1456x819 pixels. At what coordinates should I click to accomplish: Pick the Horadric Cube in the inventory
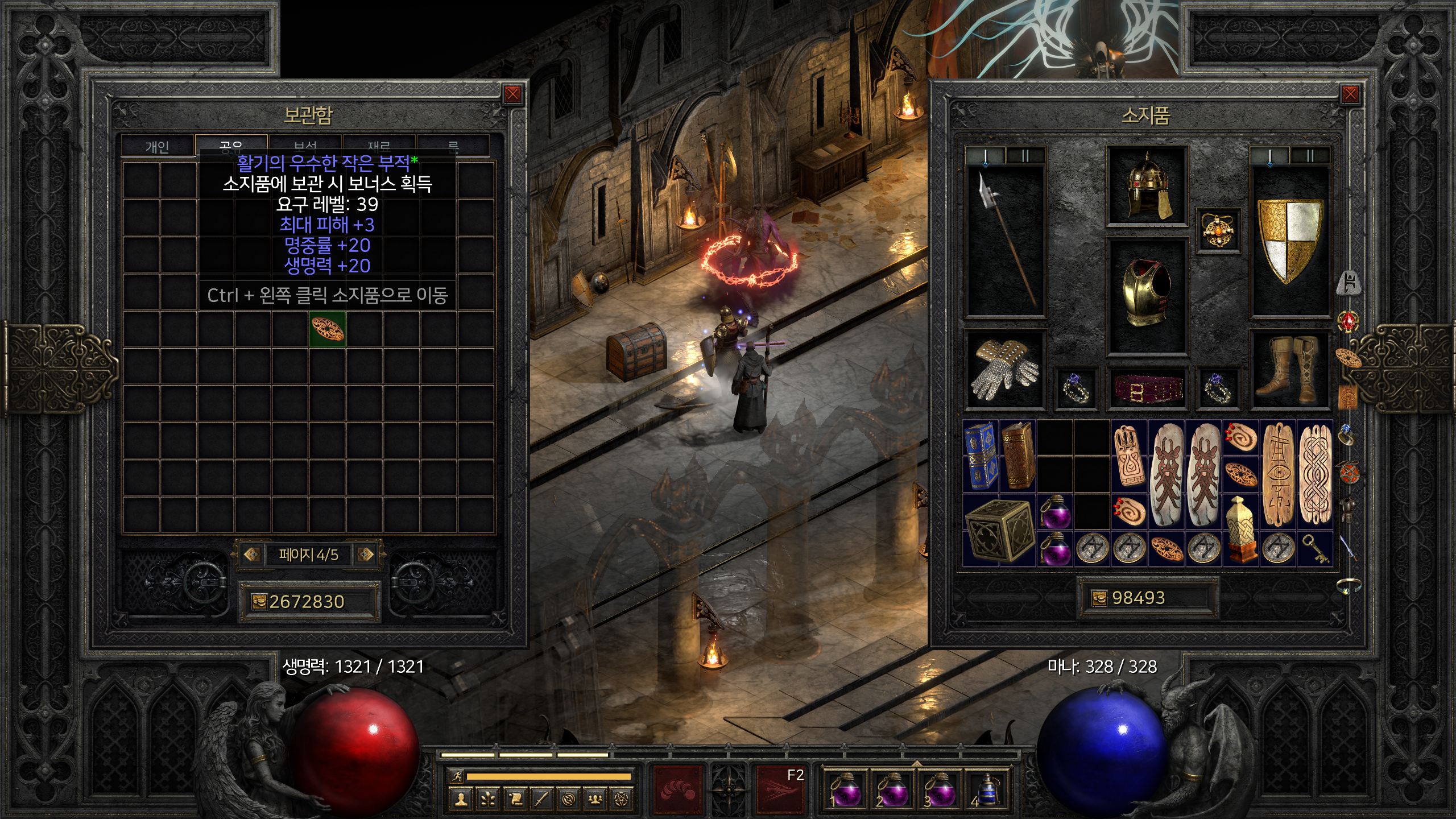(x=999, y=529)
